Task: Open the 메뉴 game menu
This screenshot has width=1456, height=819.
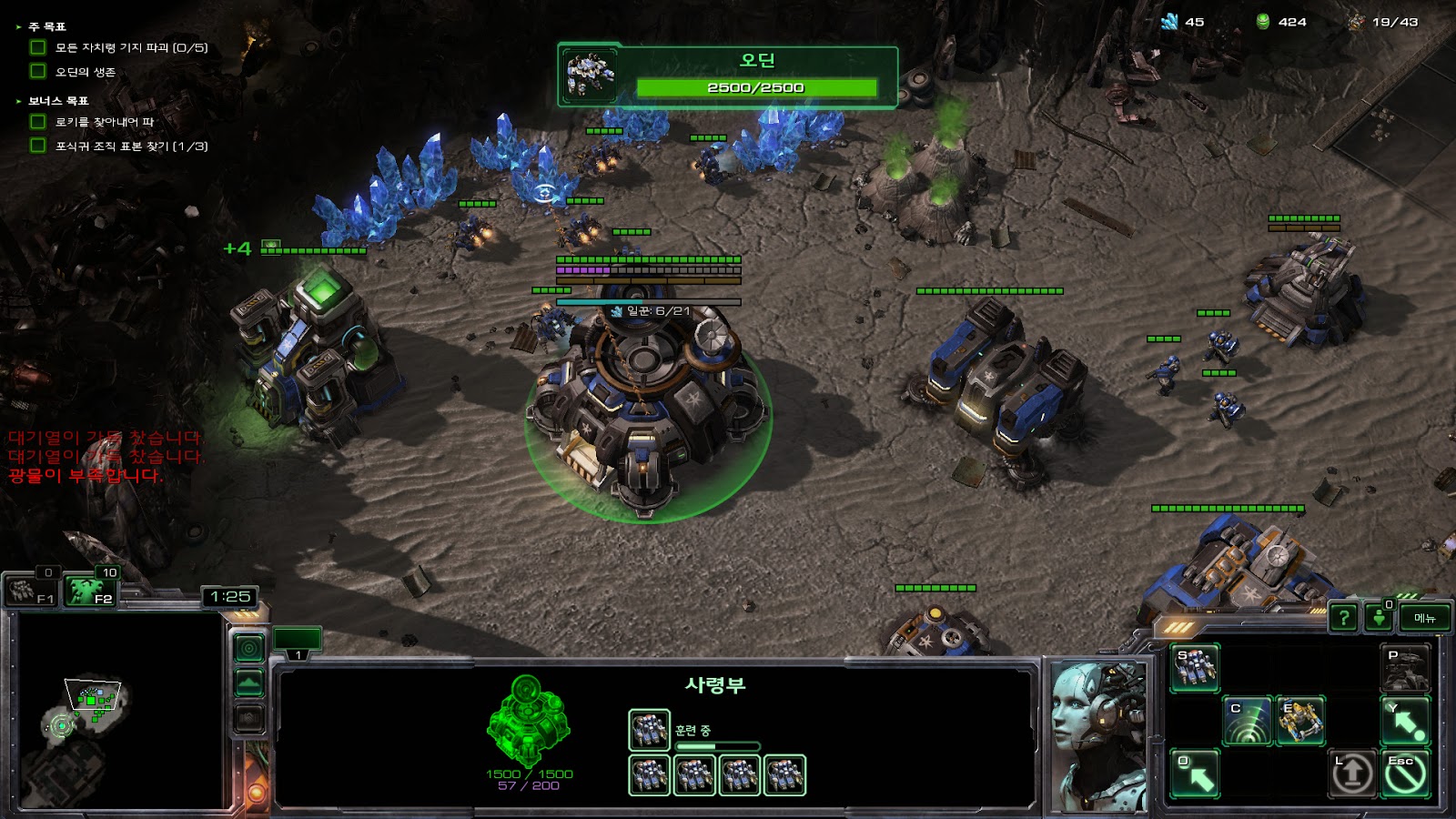Action: click(x=1424, y=618)
